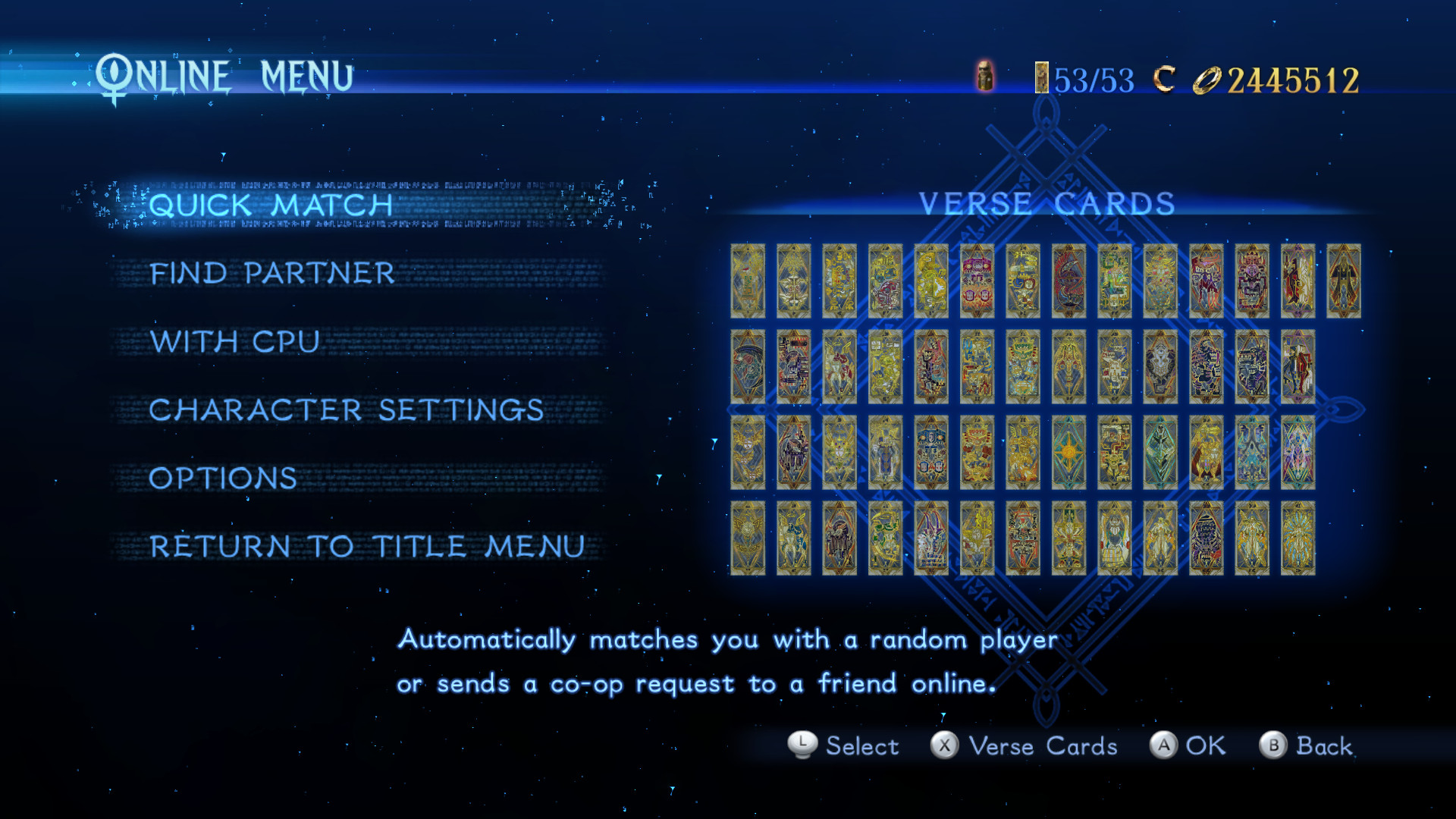Image resolution: width=1456 pixels, height=819 pixels.
Task: Click Return to Title Menu
Action: (367, 547)
